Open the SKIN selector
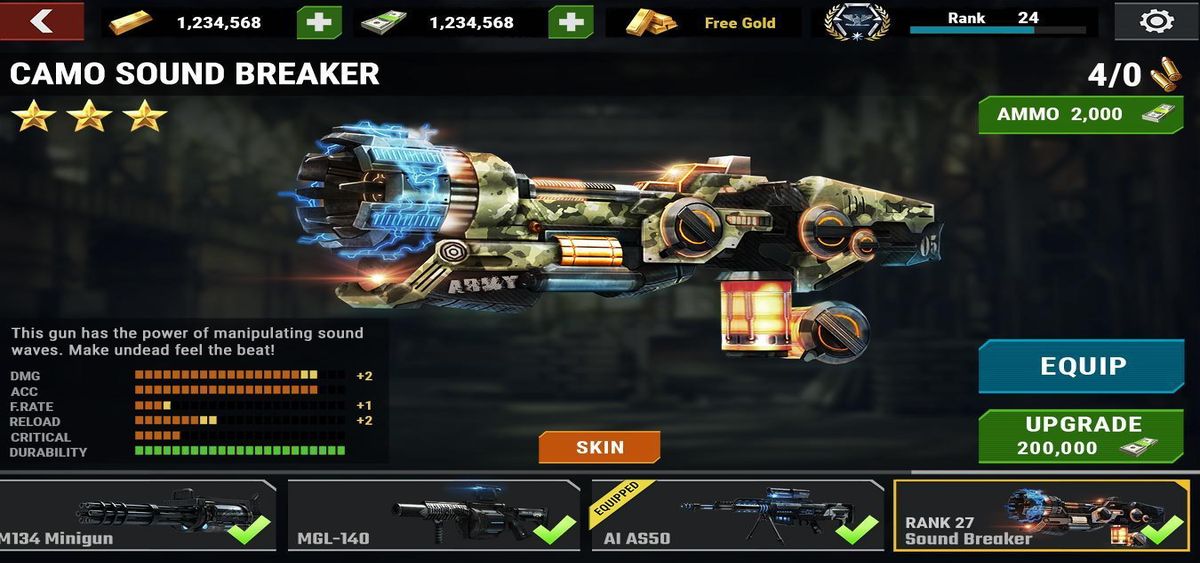1200x563 pixels. pos(599,447)
